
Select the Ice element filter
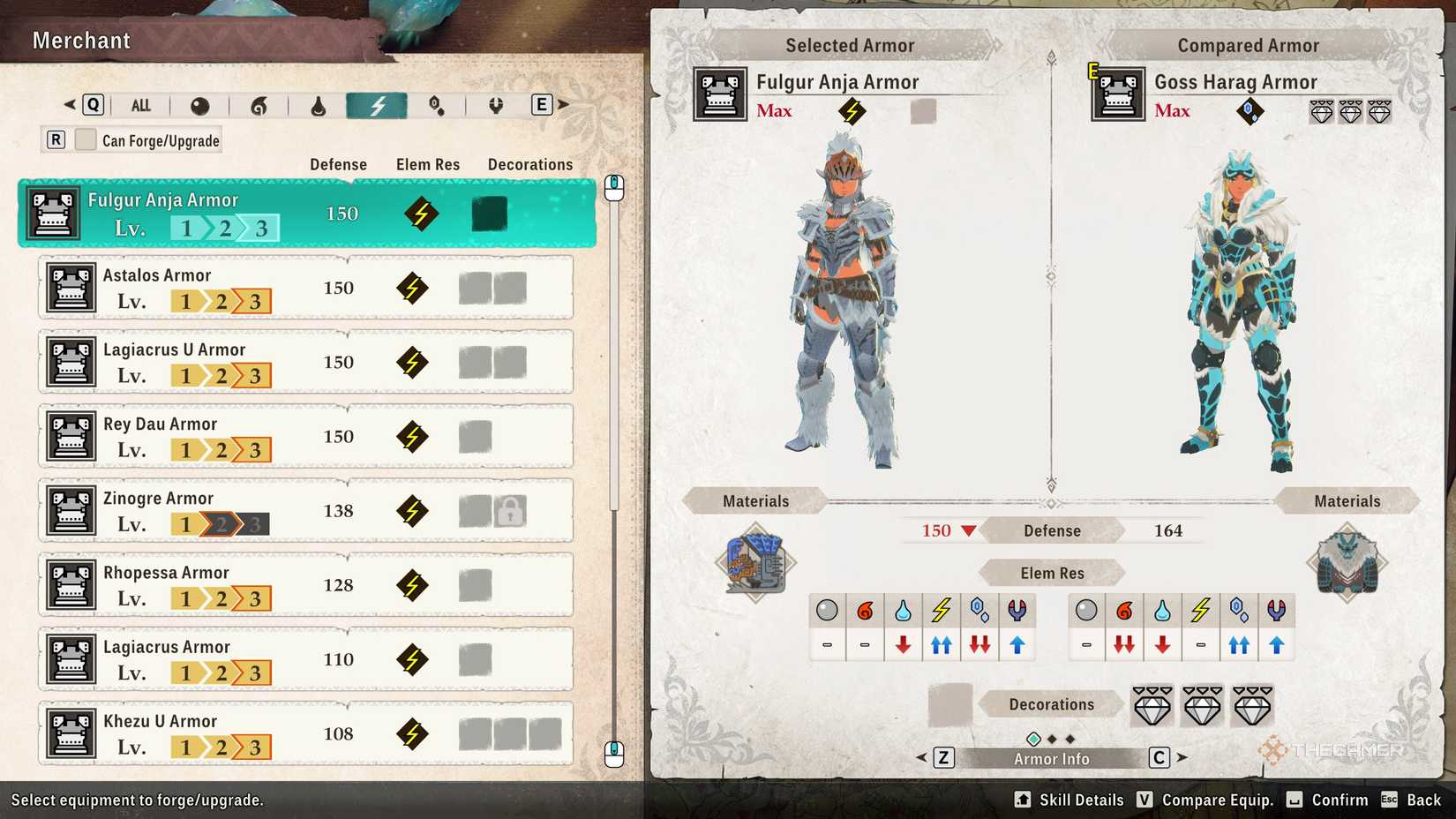pyautogui.click(x=436, y=104)
